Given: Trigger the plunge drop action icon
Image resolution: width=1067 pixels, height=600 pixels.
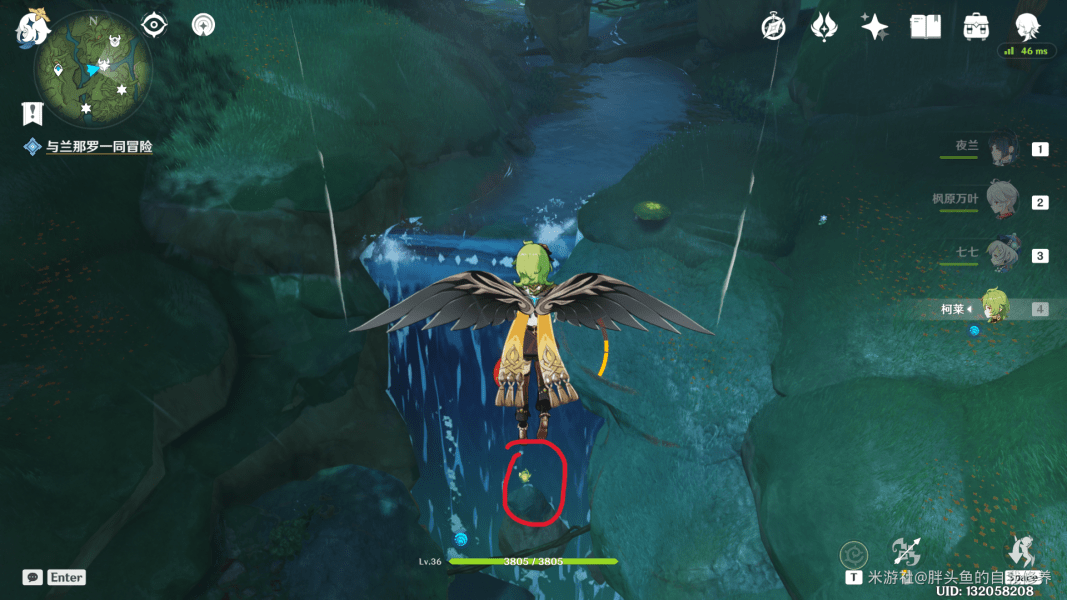Looking at the screenshot, I should coord(1021,551).
